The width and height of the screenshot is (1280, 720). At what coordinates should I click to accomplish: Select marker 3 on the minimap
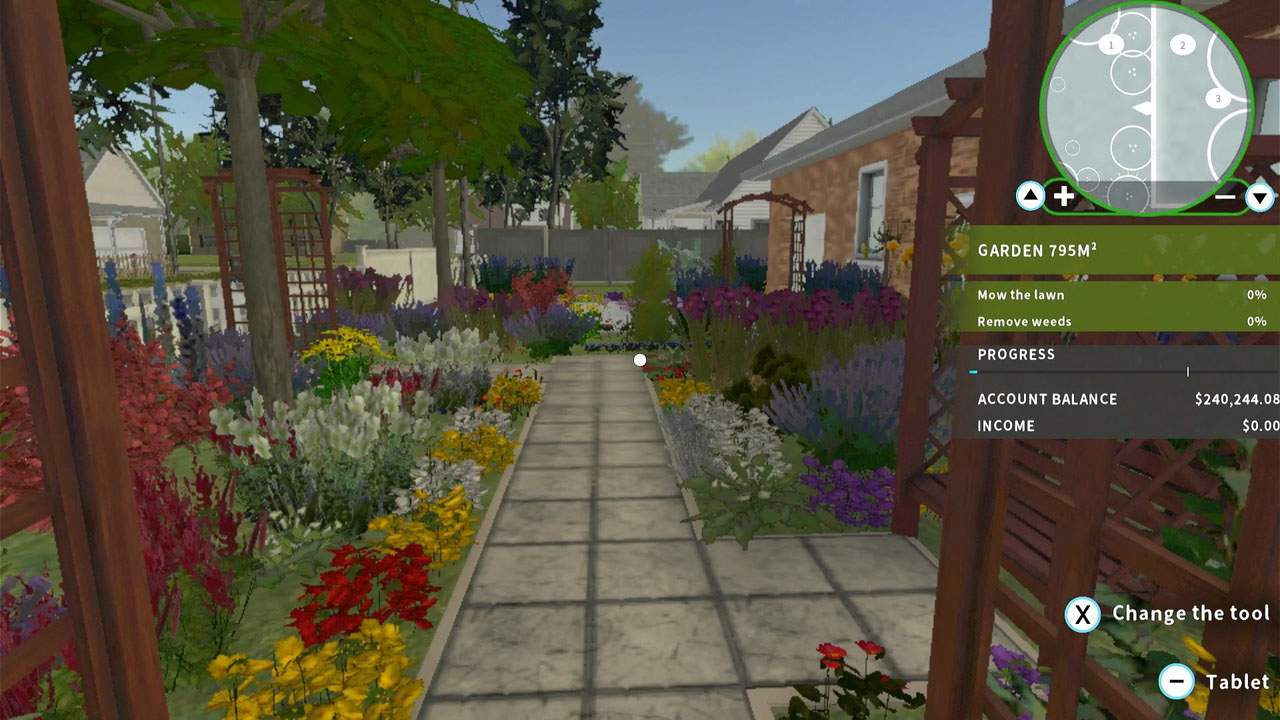point(1218,98)
